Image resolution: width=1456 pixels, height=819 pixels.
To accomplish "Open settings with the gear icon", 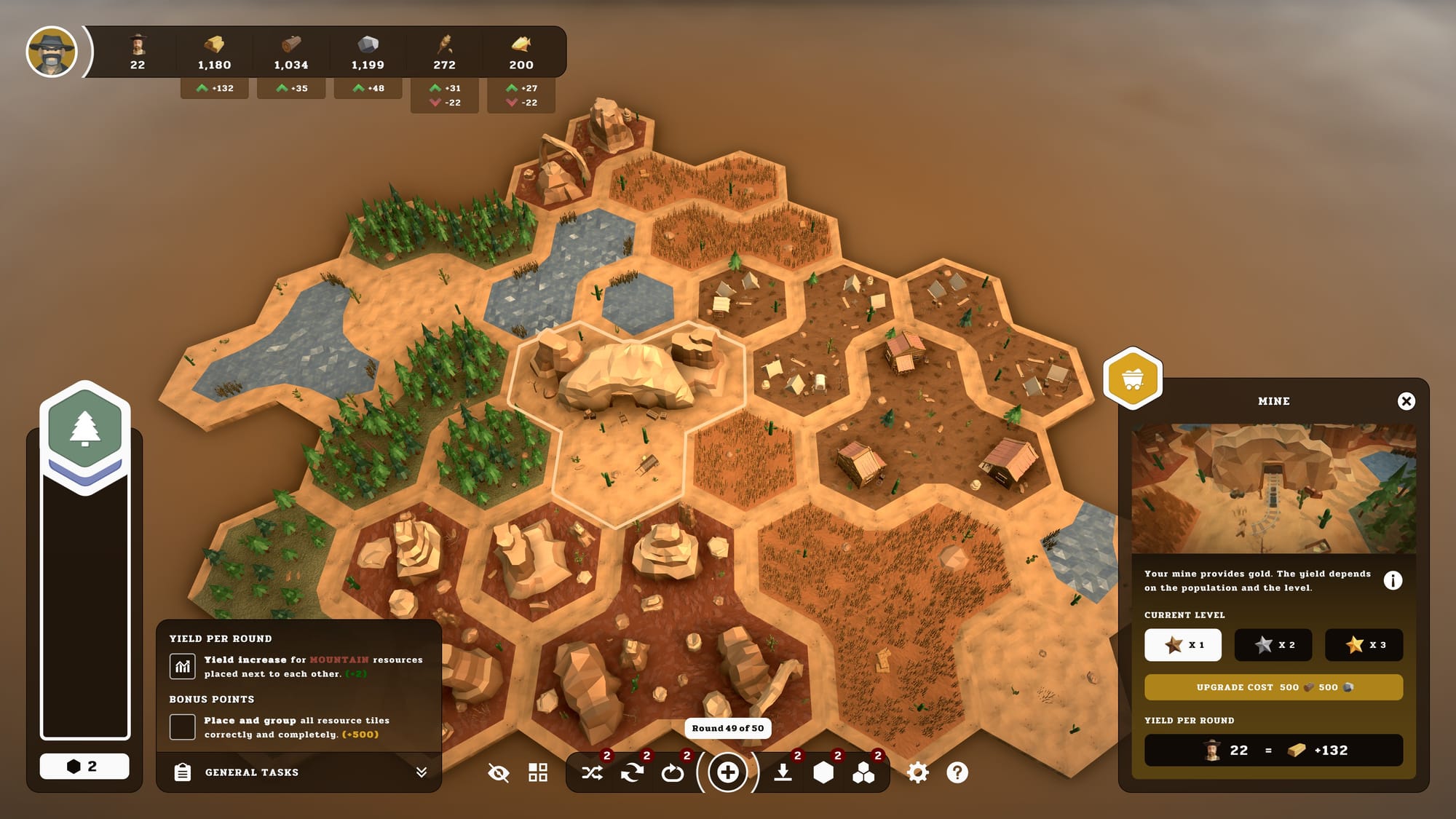I will tap(917, 772).
